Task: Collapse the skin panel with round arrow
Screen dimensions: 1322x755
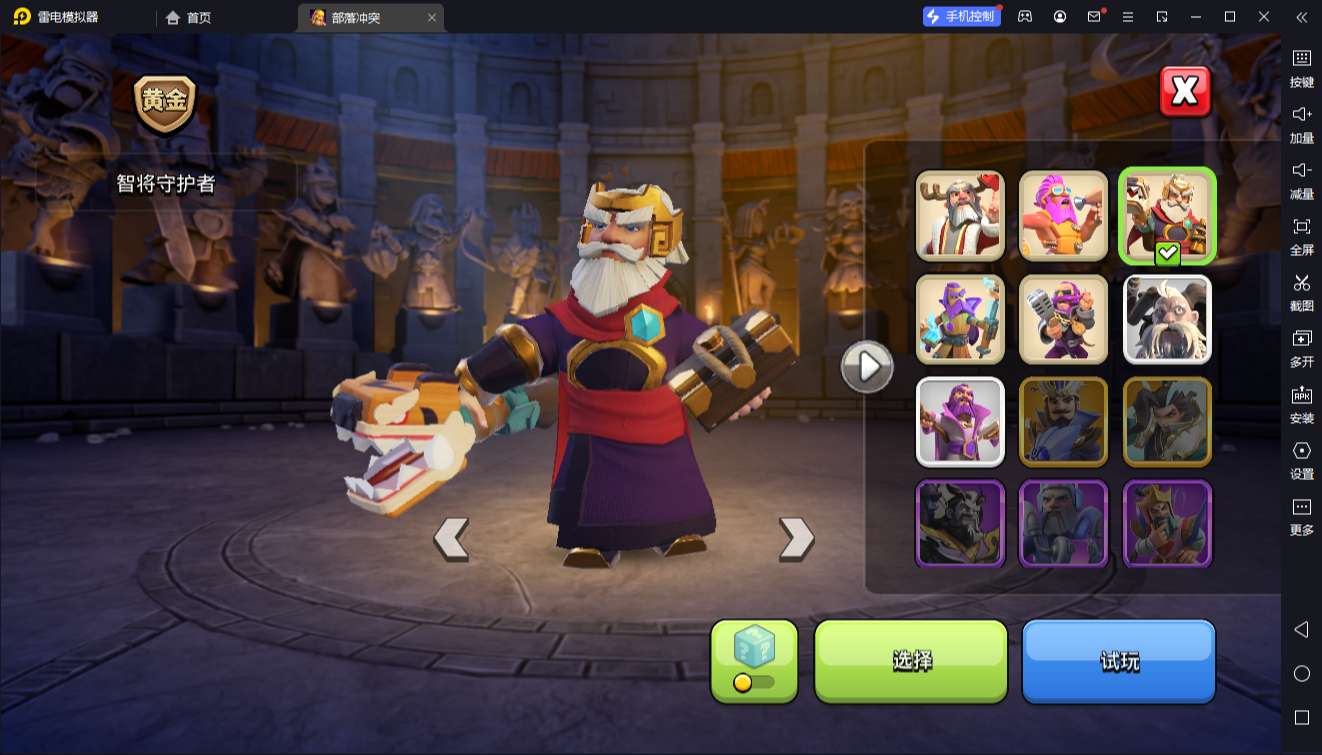Action: coord(867,367)
